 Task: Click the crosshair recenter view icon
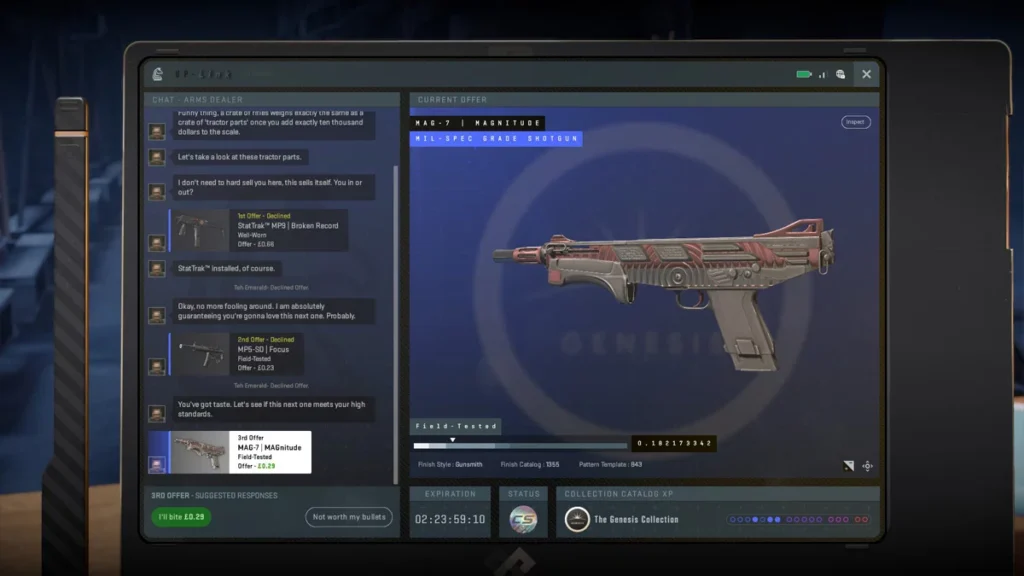(x=867, y=466)
